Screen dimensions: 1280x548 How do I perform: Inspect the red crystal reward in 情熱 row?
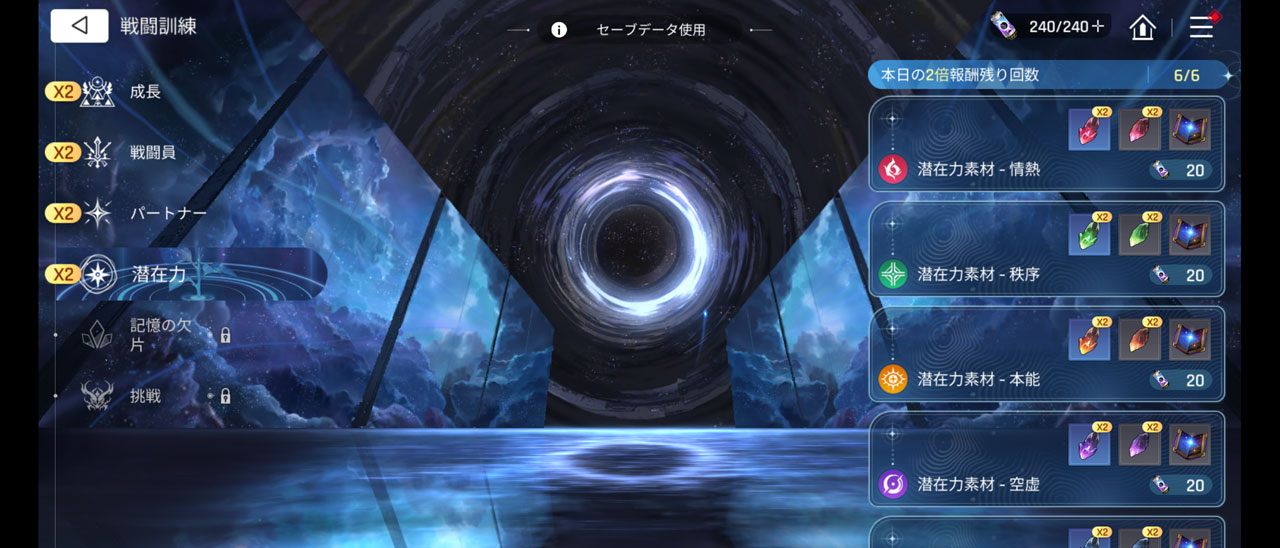(1089, 131)
